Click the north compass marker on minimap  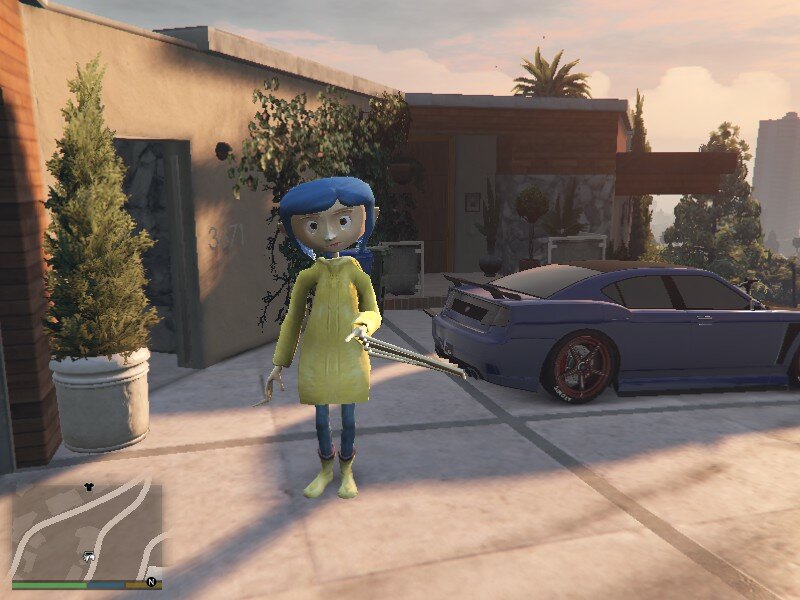[x=152, y=581]
